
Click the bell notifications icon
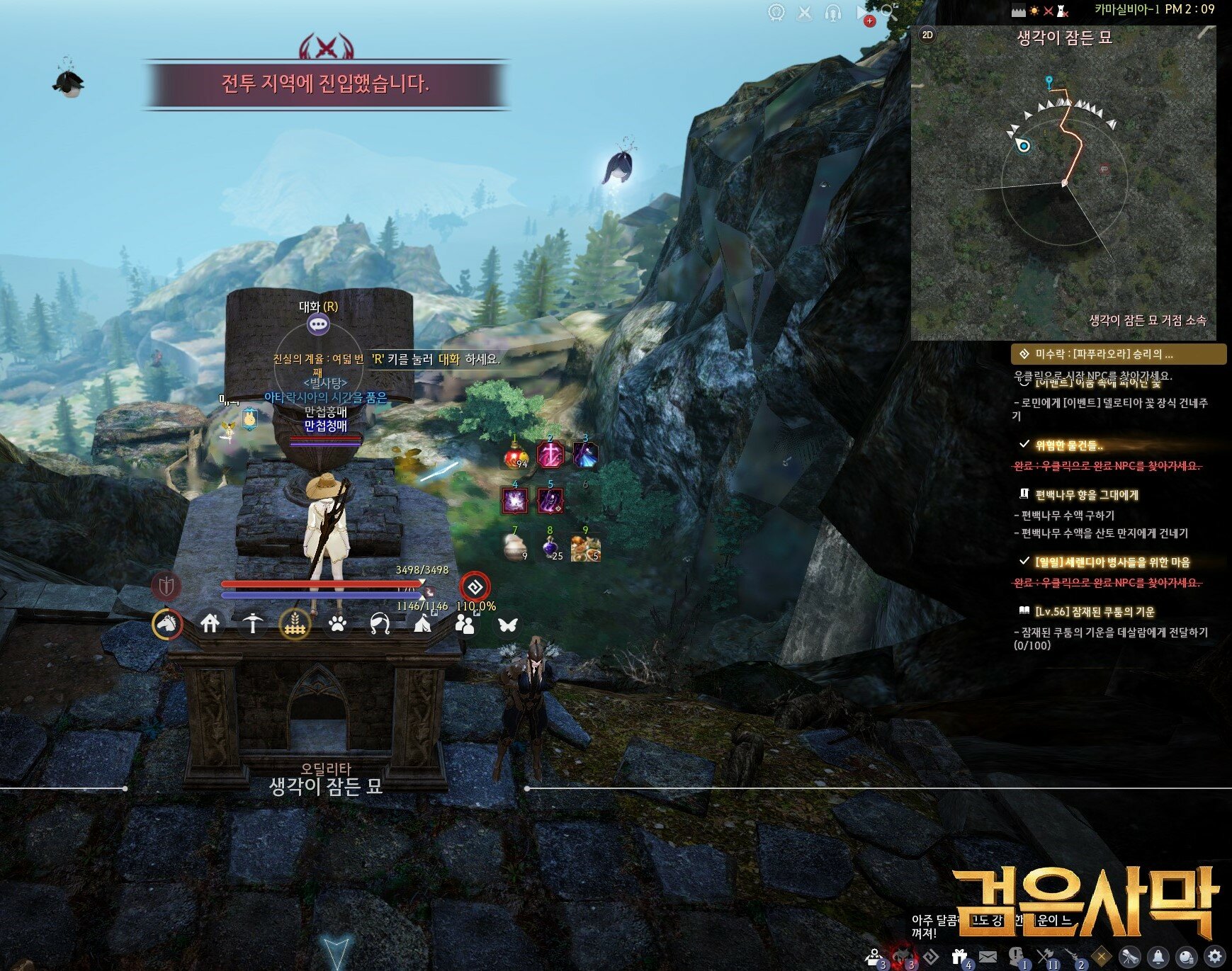tap(1158, 956)
